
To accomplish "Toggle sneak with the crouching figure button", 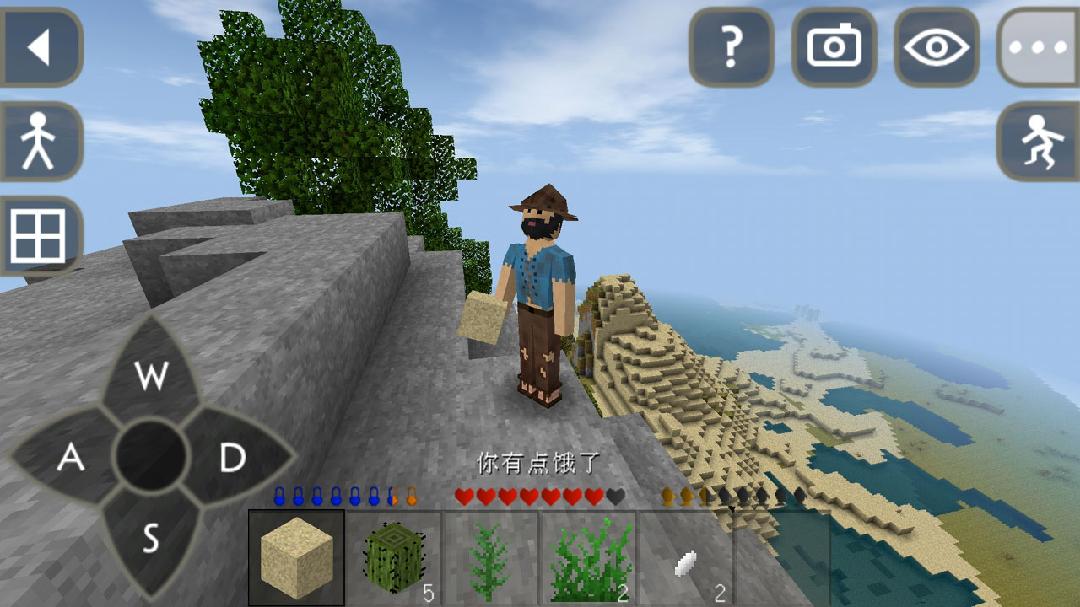I will point(1040,141).
